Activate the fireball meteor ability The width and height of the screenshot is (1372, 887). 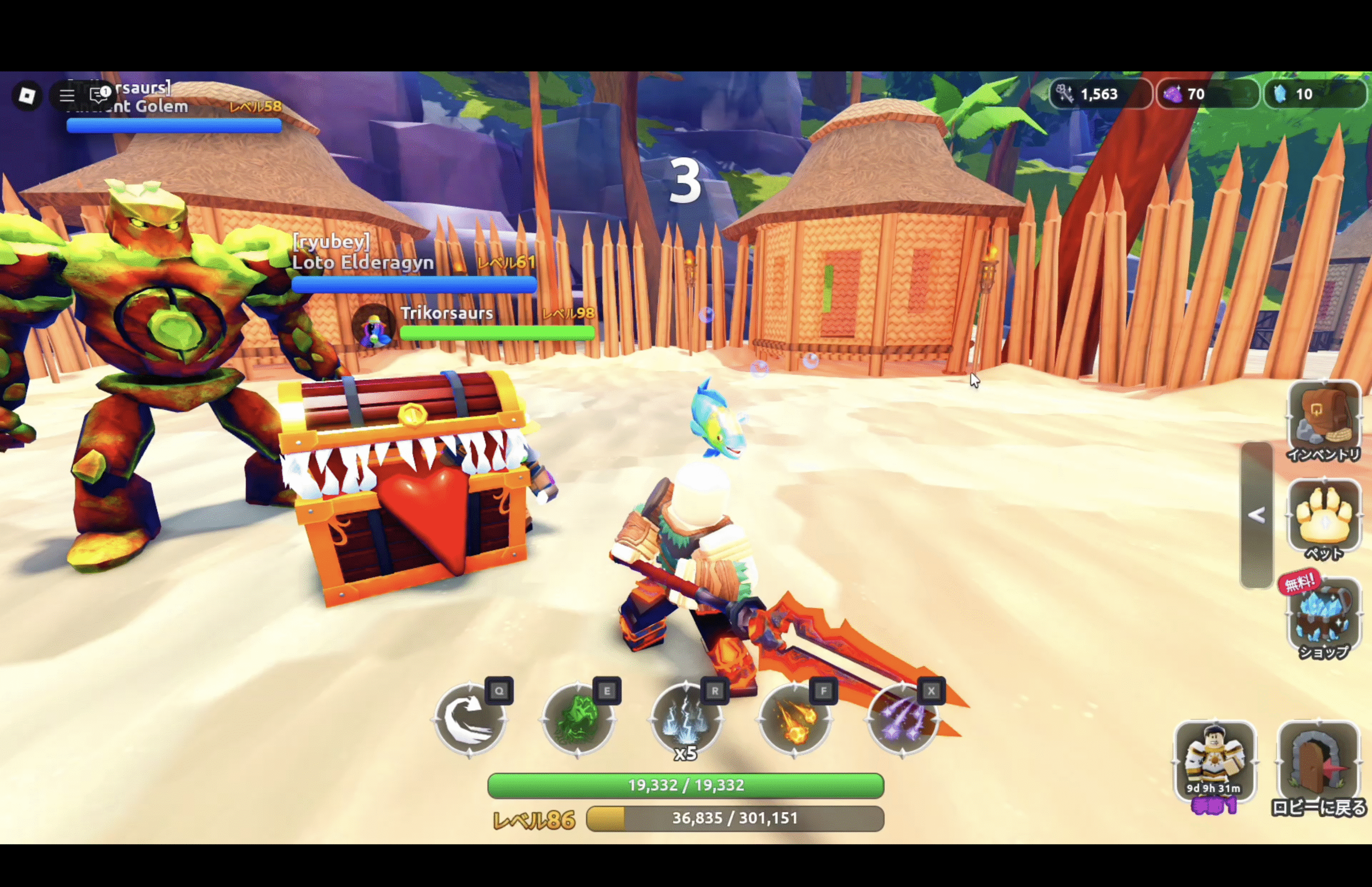click(x=794, y=719)
